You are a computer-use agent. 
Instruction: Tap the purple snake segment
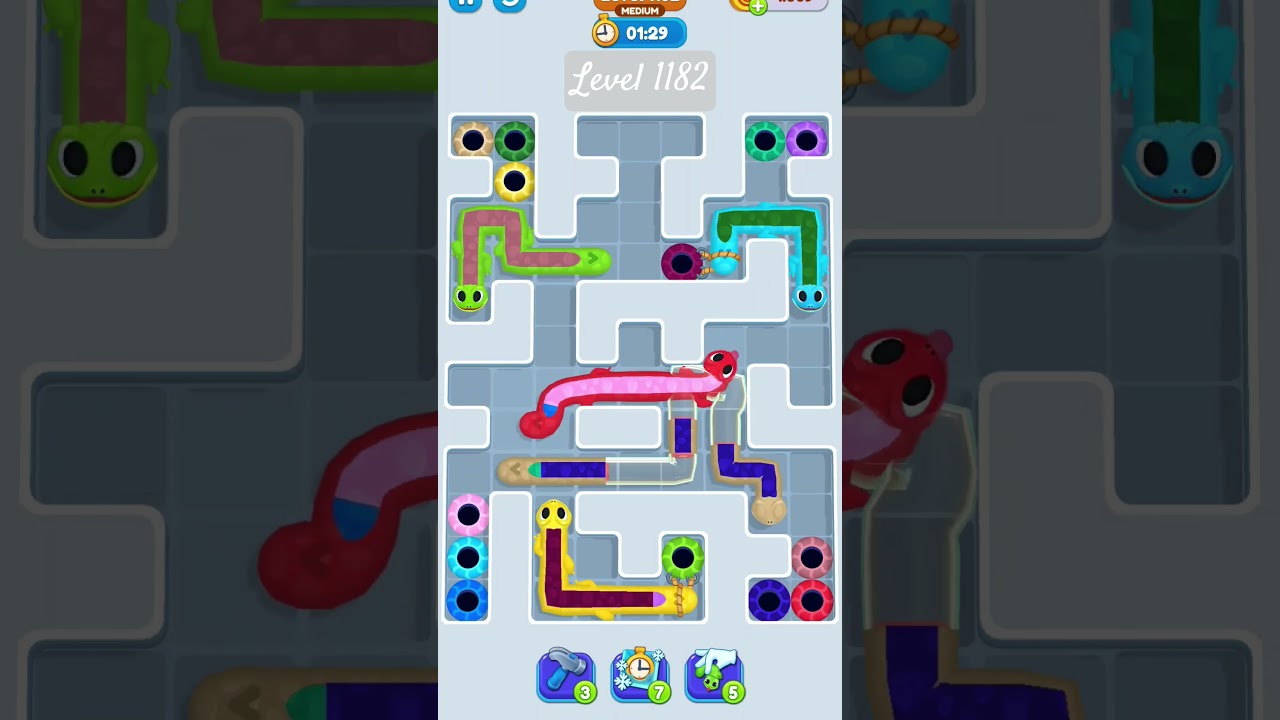click(681, 435)
